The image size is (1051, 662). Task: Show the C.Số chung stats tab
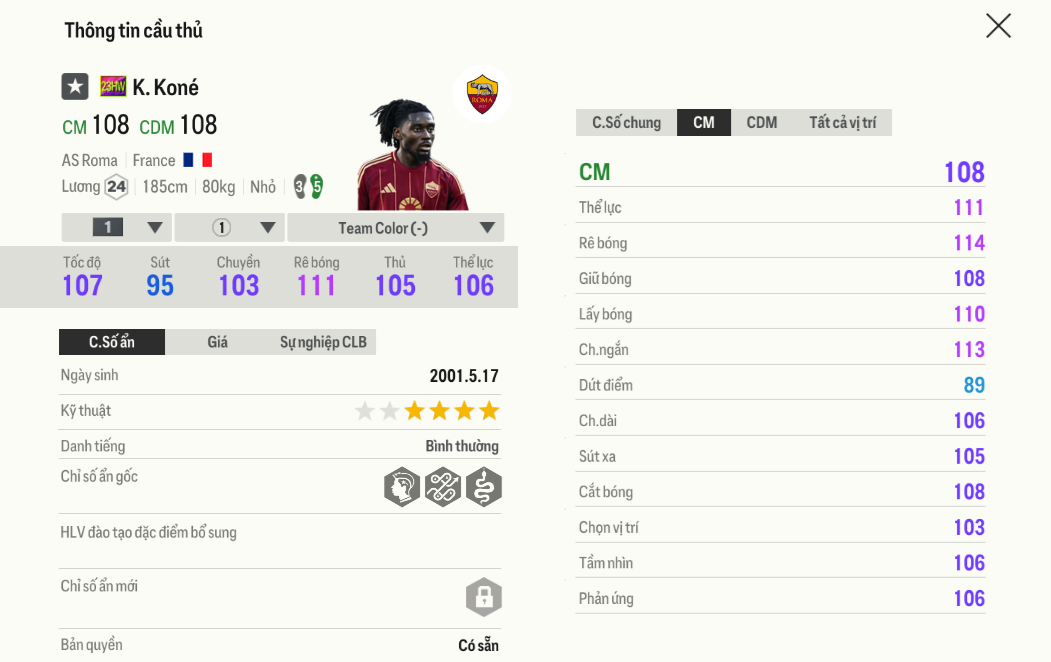coord(626,122)
